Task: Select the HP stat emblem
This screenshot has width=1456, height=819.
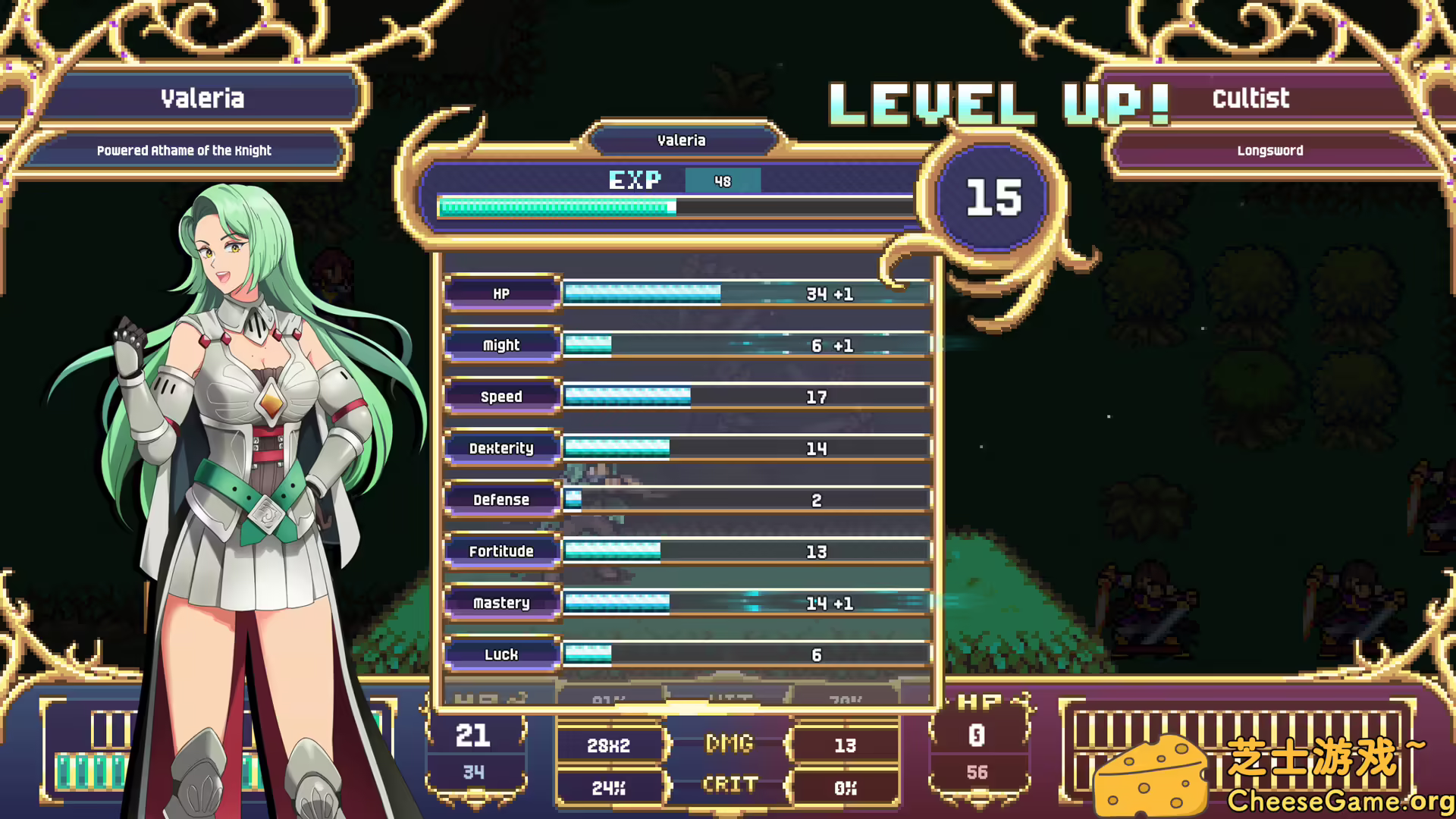Action: point(501,294)
